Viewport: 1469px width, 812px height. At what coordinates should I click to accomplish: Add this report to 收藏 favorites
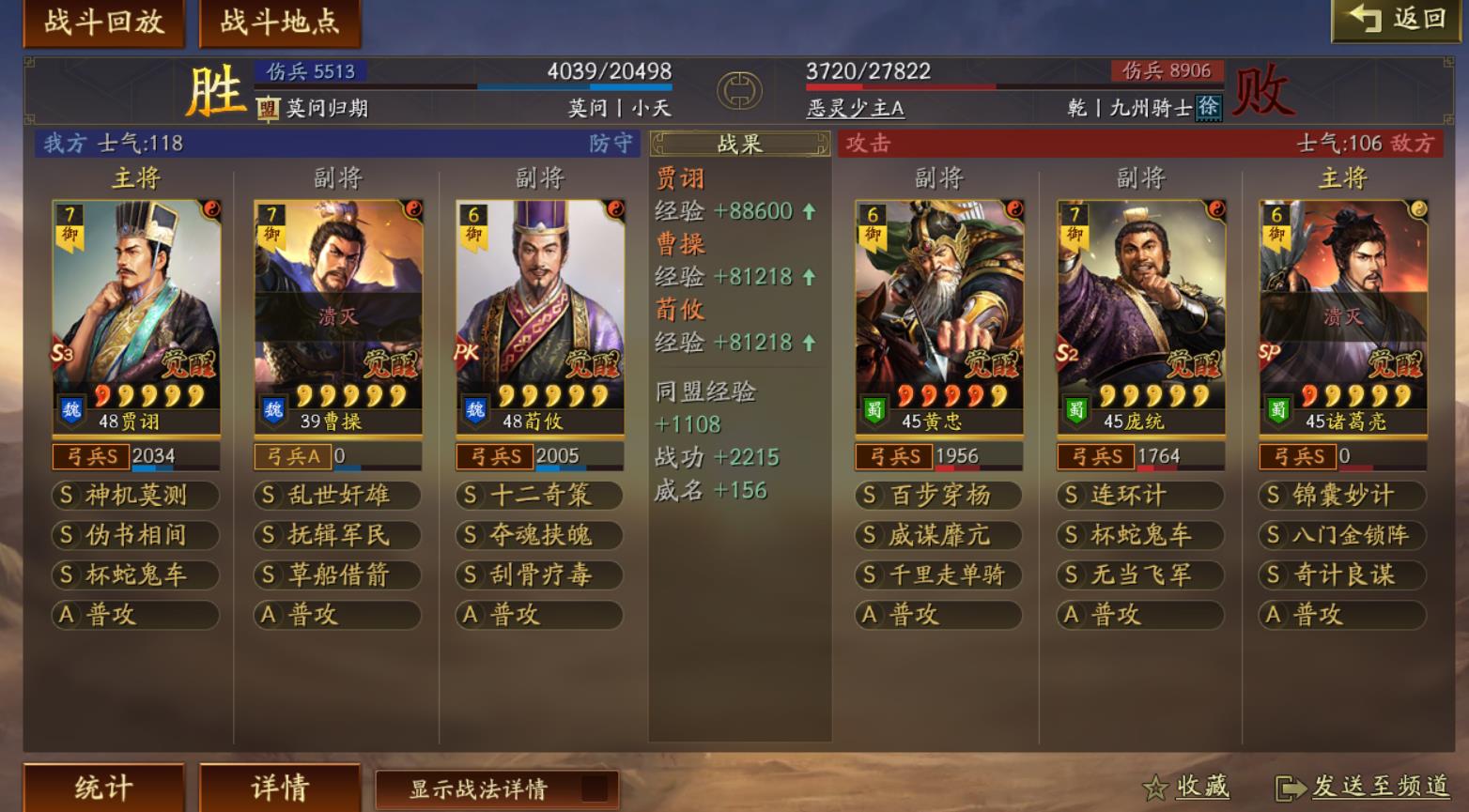1186,788
